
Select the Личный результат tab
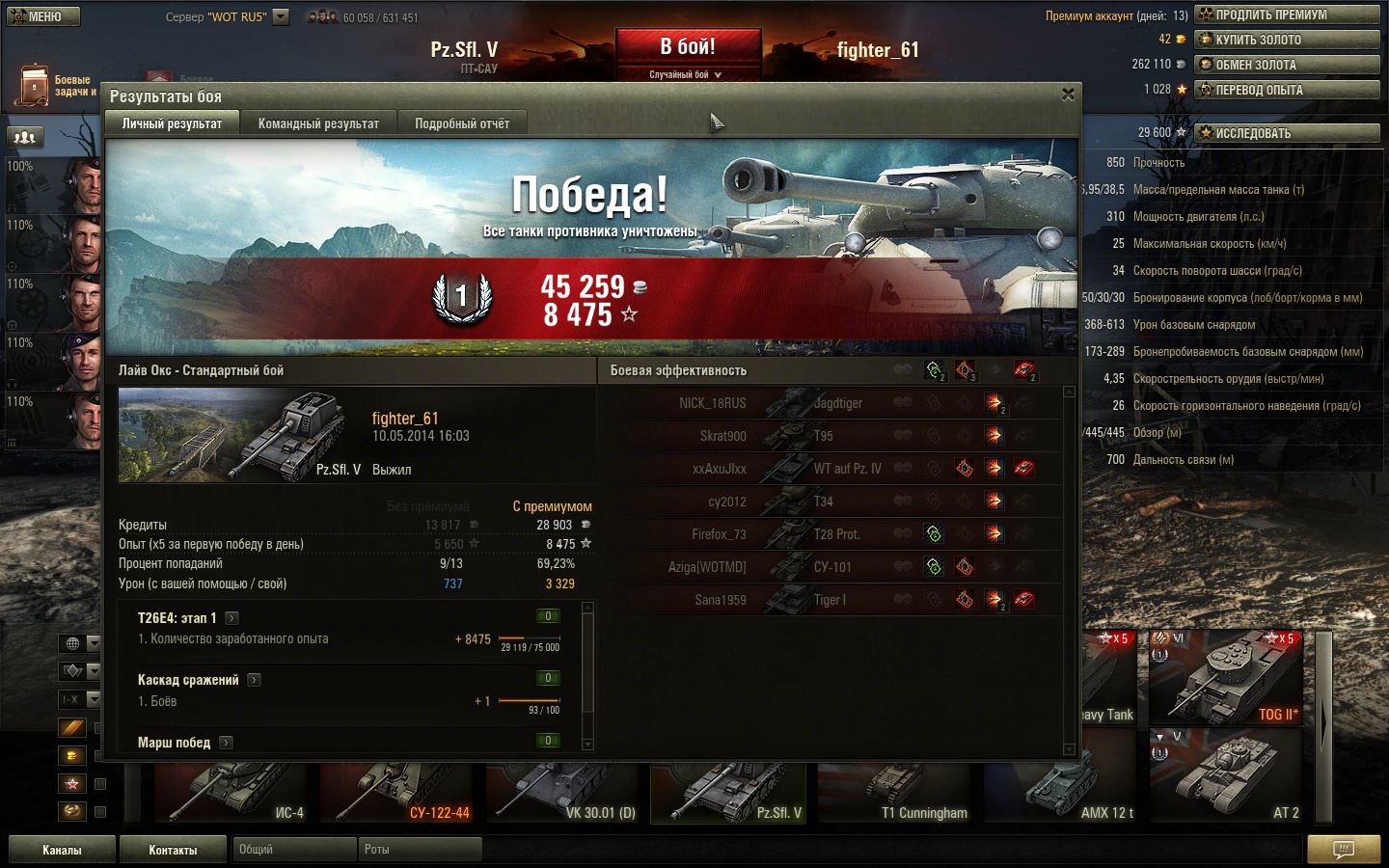(x=172, y=123)
